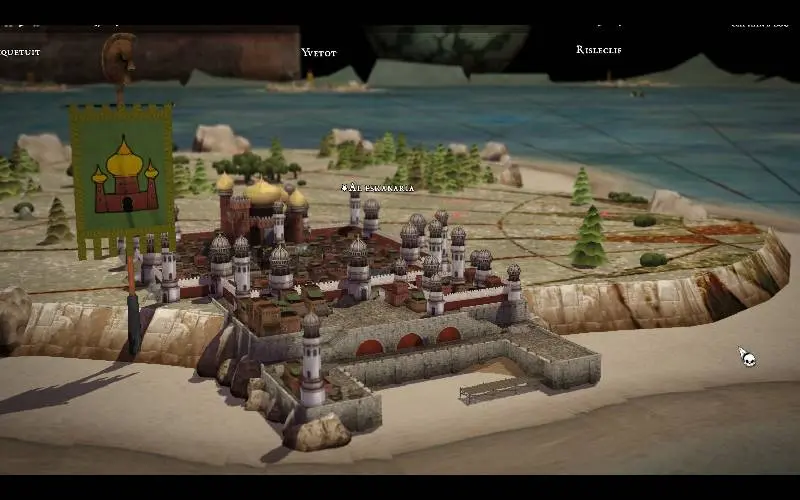Select the Risleclif town label

pyautogui.click(x=598, y=49)
